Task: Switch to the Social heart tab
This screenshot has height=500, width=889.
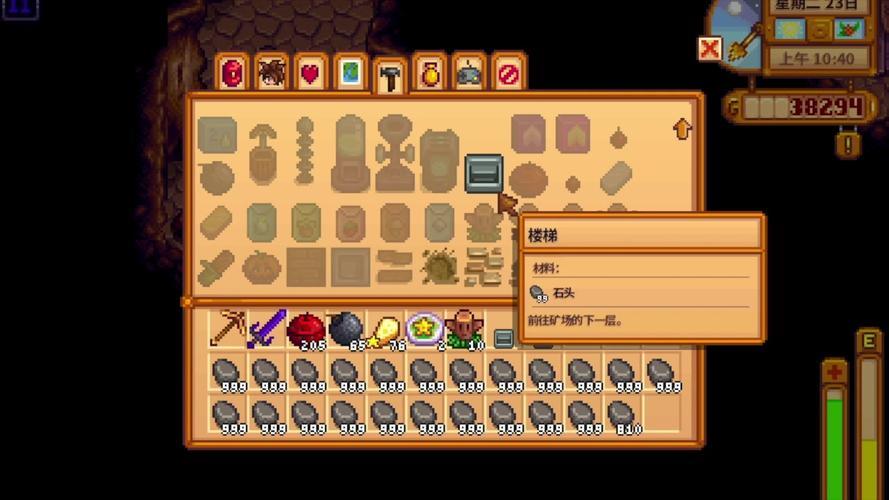Action: pyautogui.click(x=310, y=74)
